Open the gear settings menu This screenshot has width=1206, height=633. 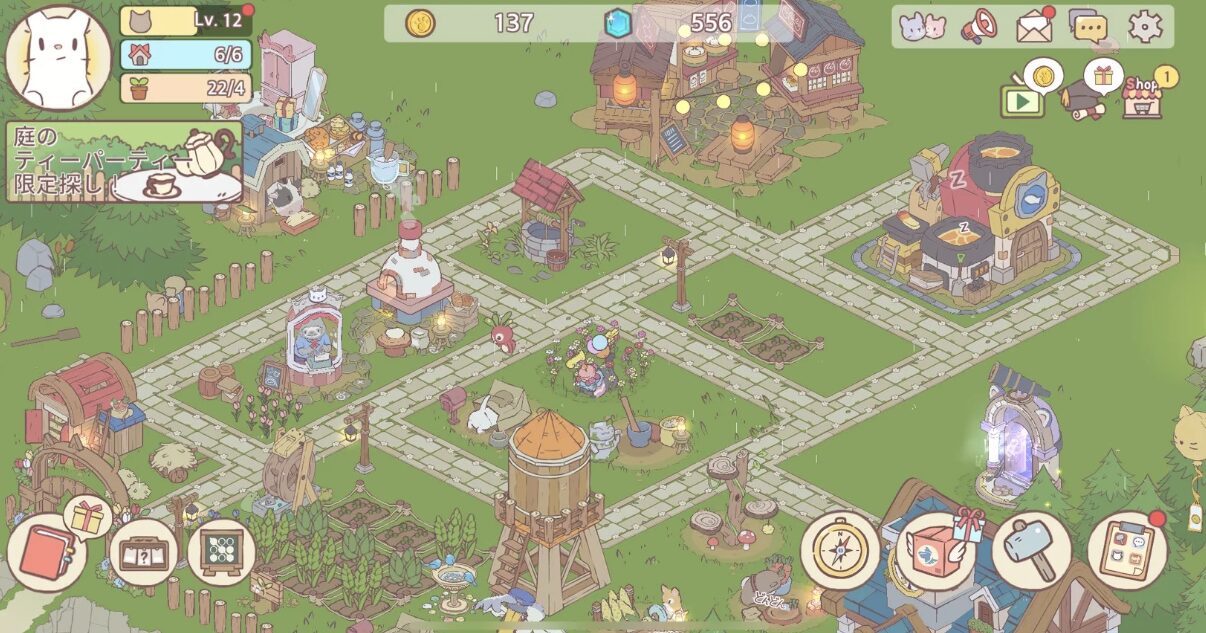pos(1145,27)
